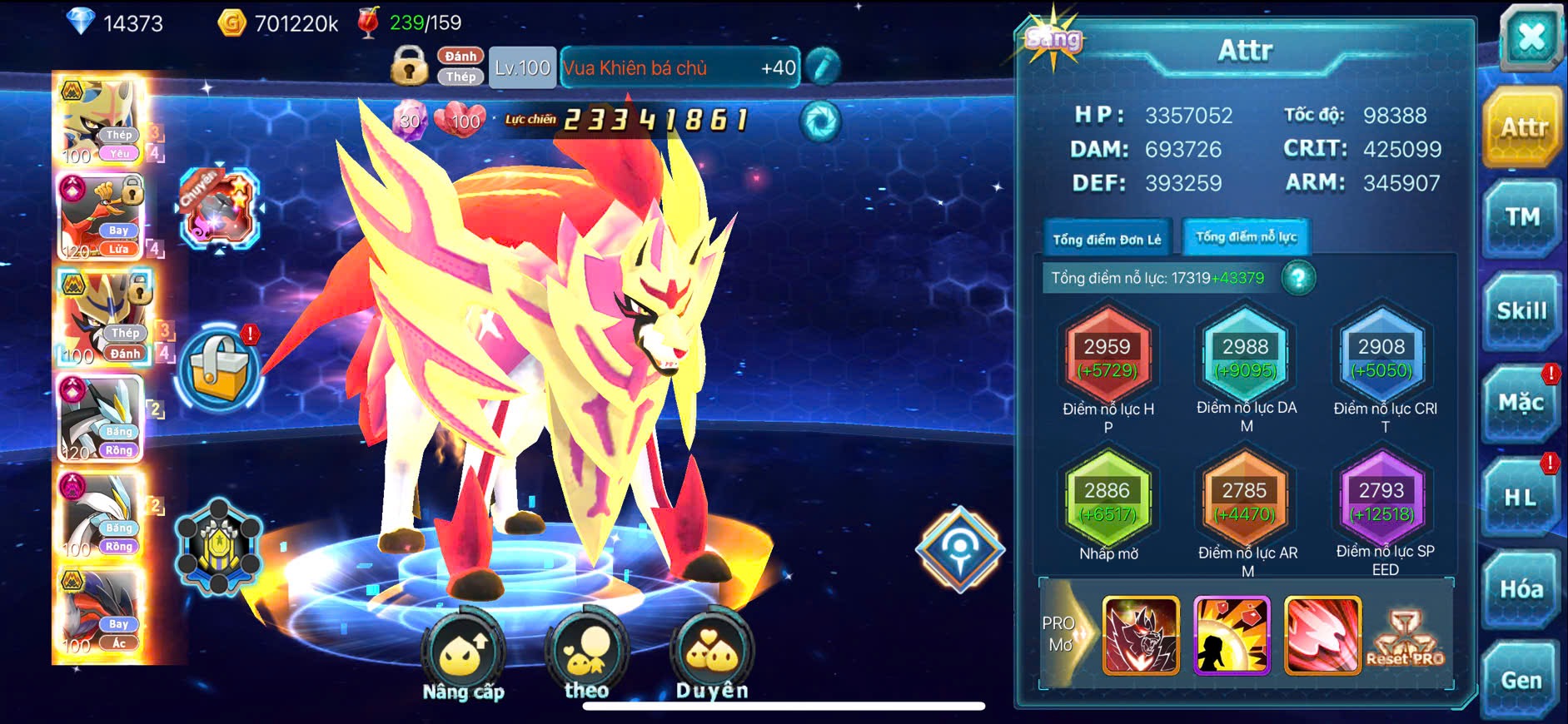Click the effort points help question mark
1568x724 pixels.
click(1298, 278)
